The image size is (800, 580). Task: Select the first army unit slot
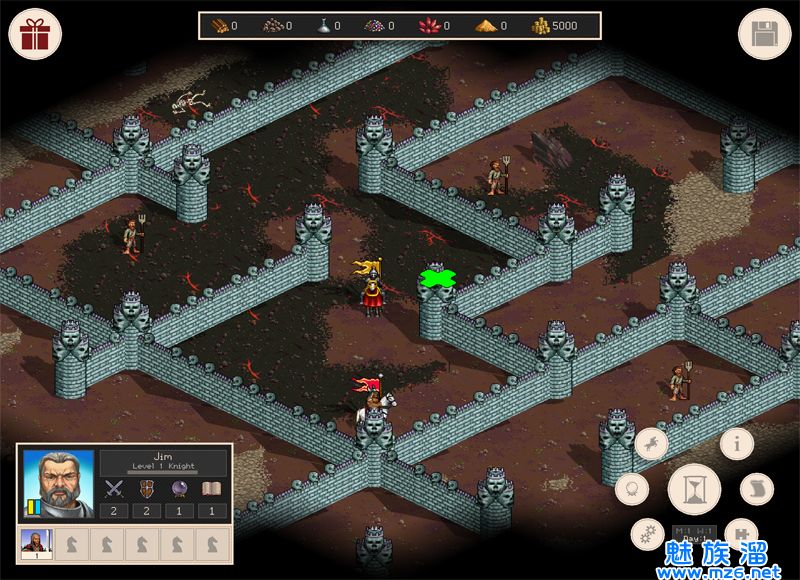(37, 544)
